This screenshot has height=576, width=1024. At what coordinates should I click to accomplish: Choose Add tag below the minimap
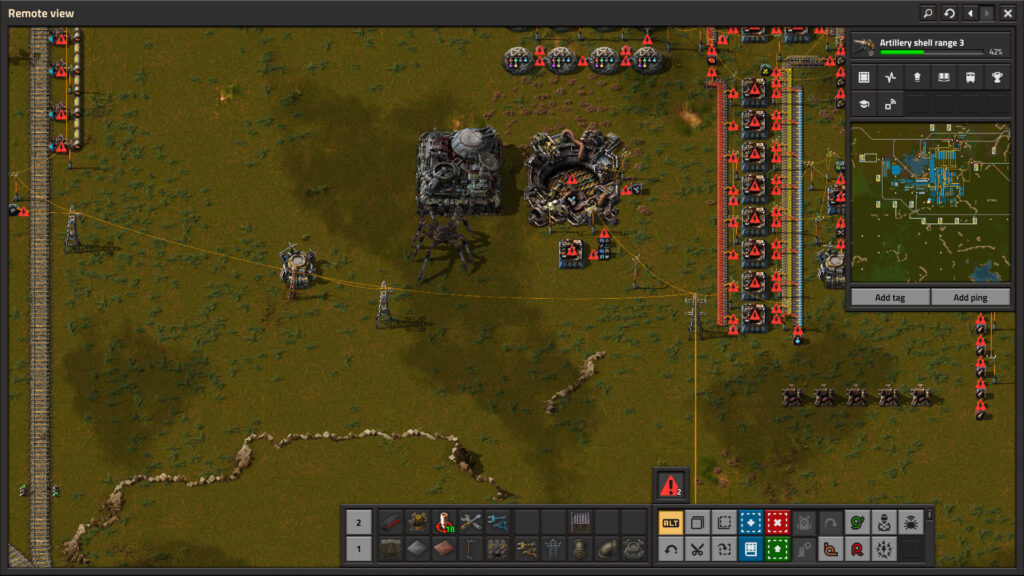tap(890, 298)
